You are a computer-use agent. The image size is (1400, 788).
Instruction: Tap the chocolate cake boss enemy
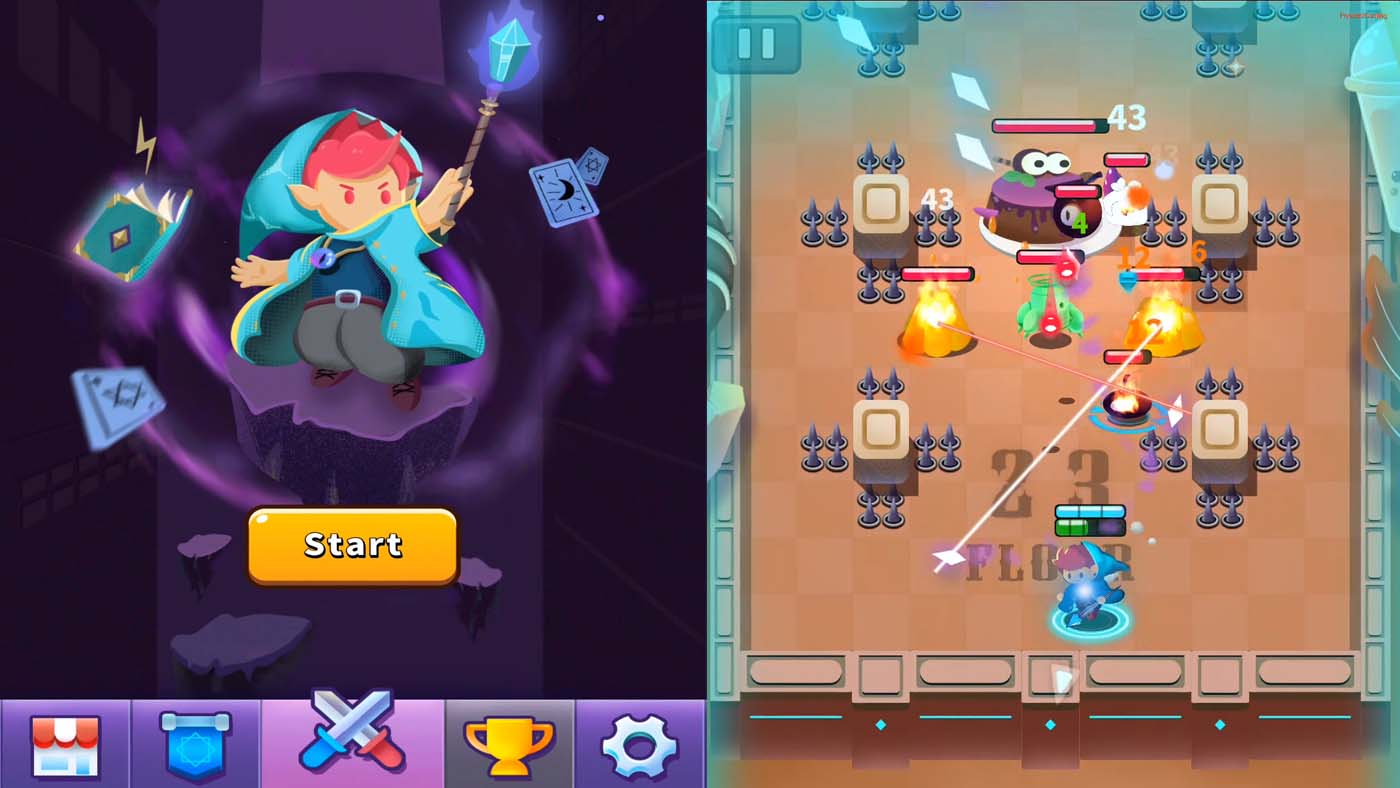(1040, 200)
